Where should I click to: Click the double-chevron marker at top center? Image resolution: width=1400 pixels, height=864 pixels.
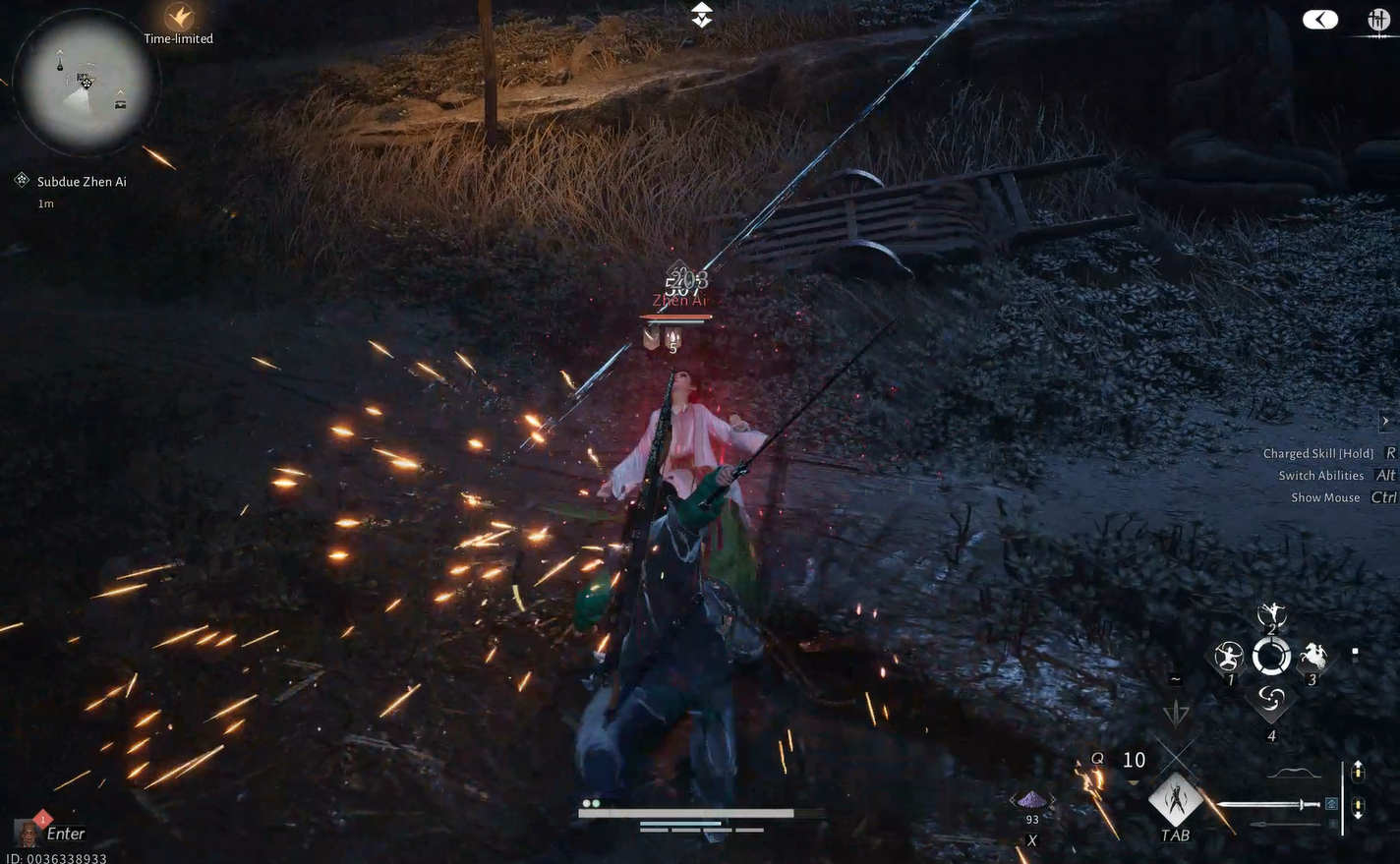701,15
